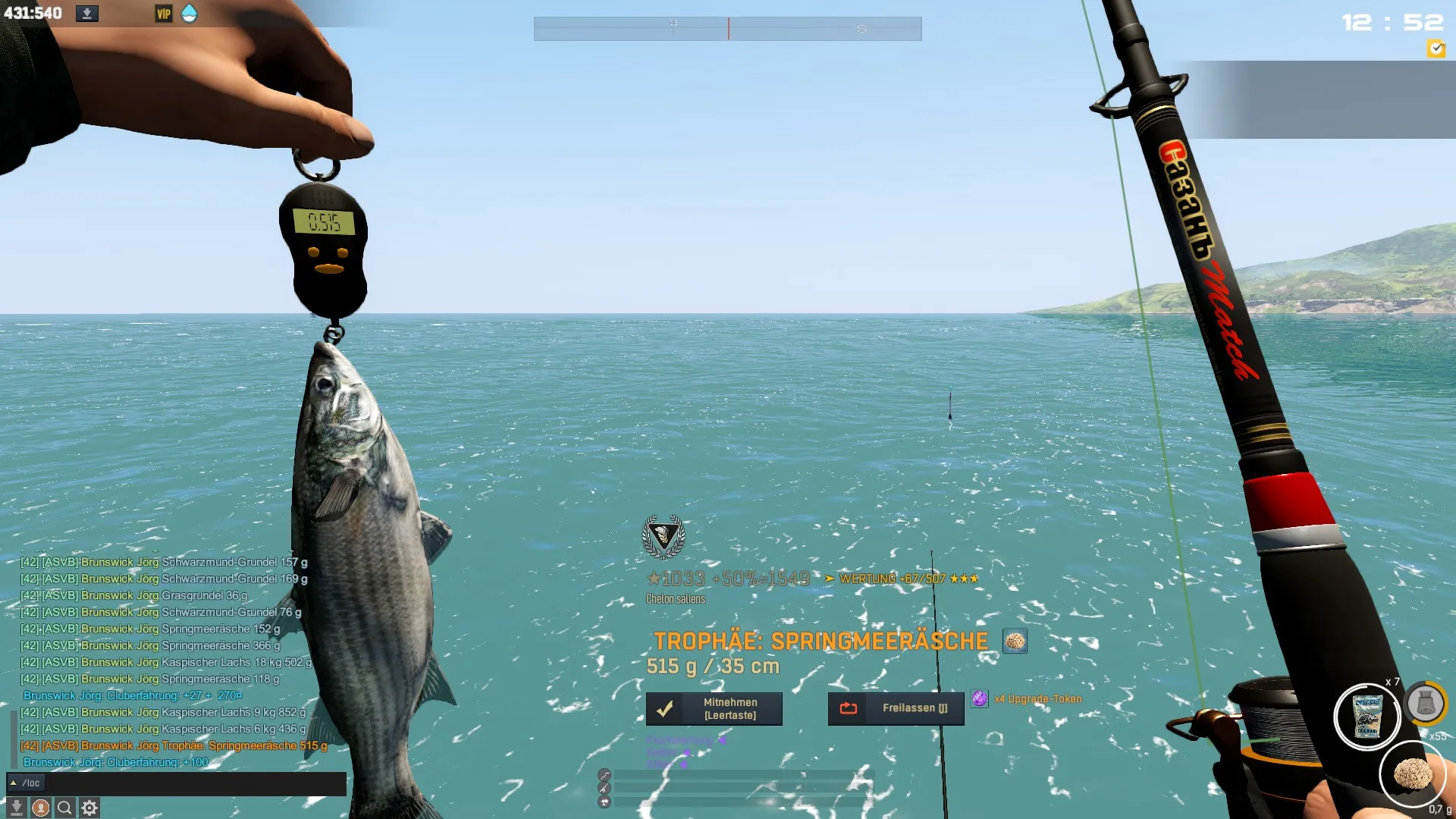1456x819 pixels.
Task: Focus the chat text input field
Action: pyautogui.click(x=196, y=783)
